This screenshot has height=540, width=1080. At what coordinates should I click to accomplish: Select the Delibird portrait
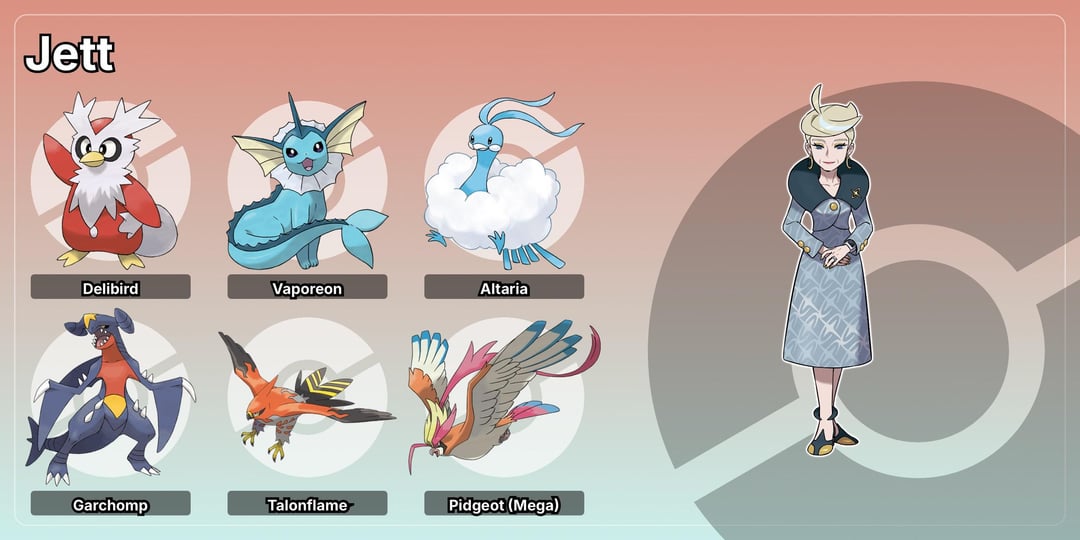point(110,185)
